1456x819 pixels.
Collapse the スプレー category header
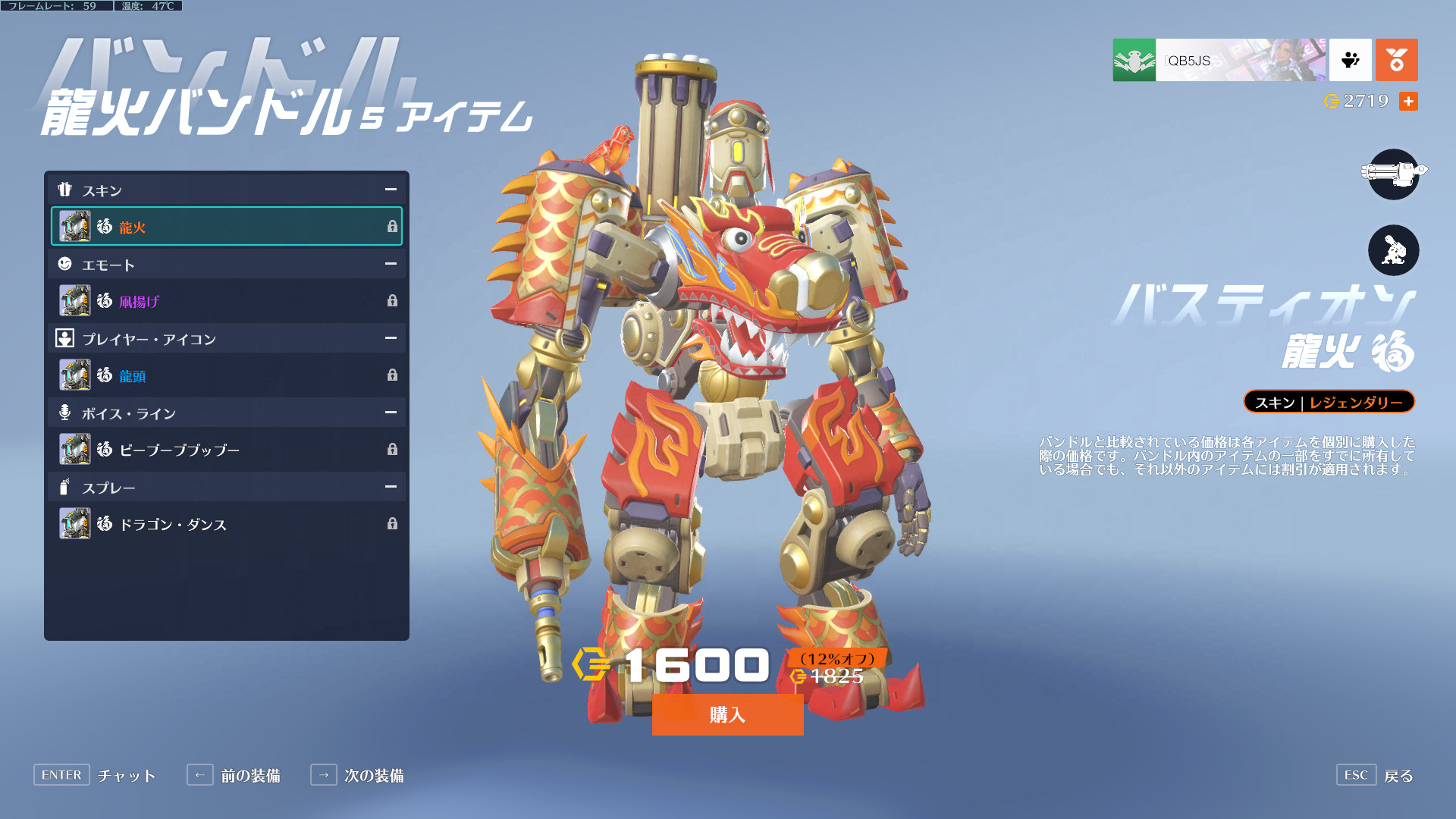pos(390,487)
